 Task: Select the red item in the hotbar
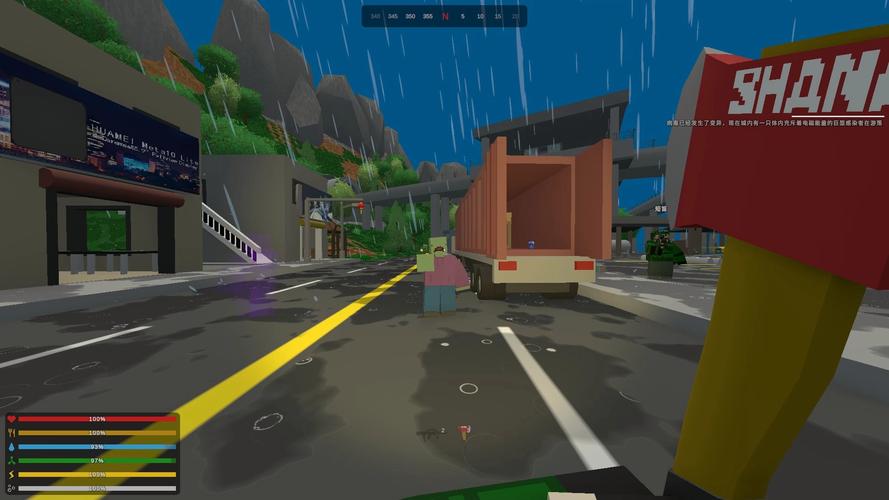pos(463,432)
